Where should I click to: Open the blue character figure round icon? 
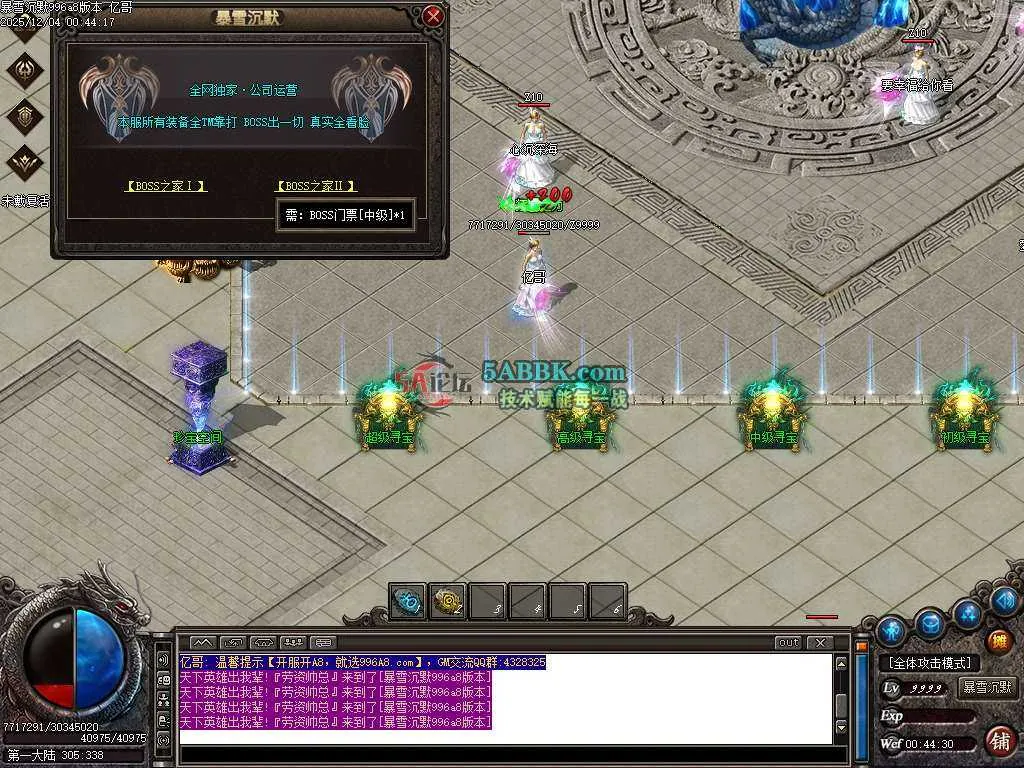click(891, 630)
